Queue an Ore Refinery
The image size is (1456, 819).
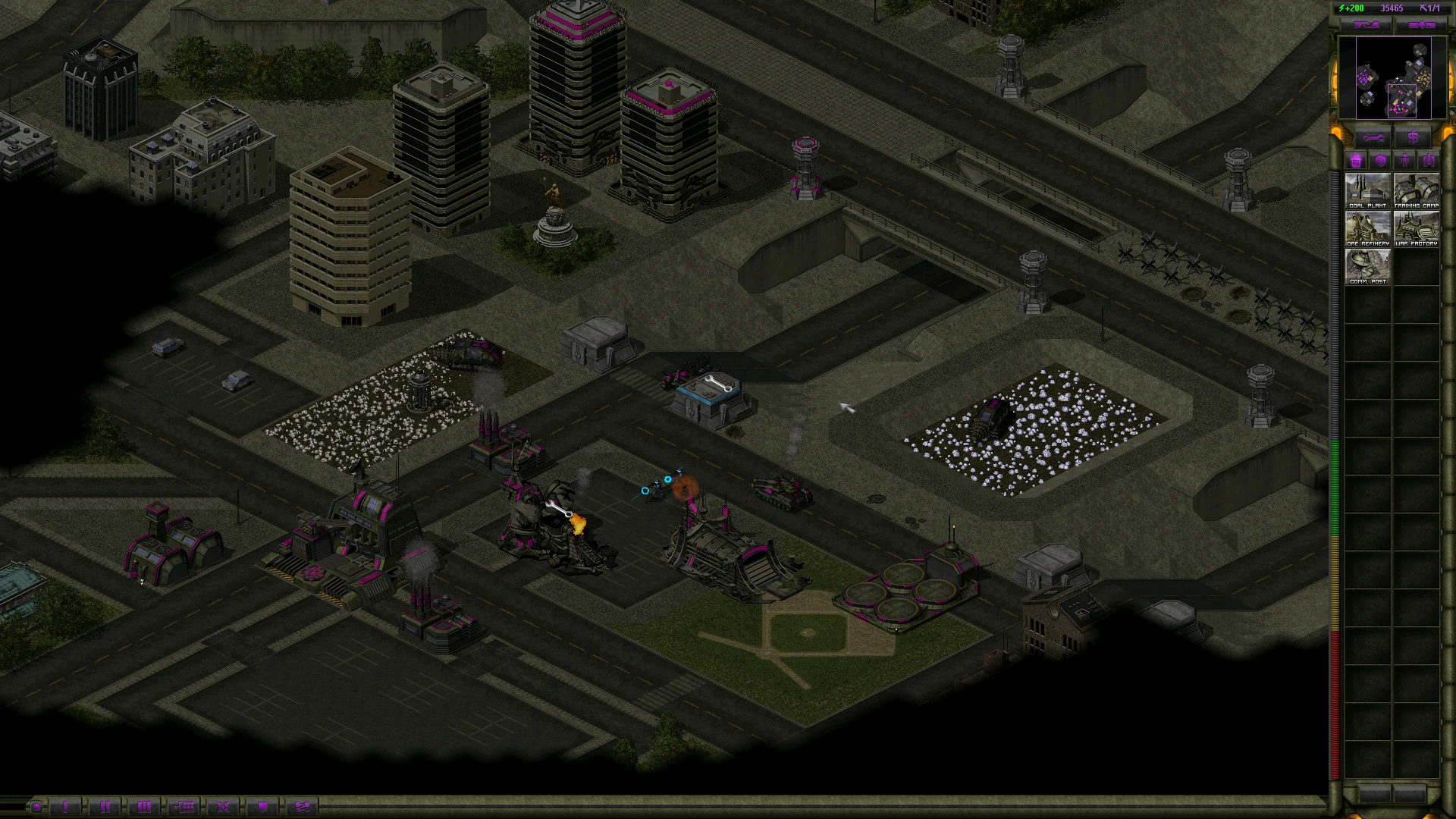1367,227
